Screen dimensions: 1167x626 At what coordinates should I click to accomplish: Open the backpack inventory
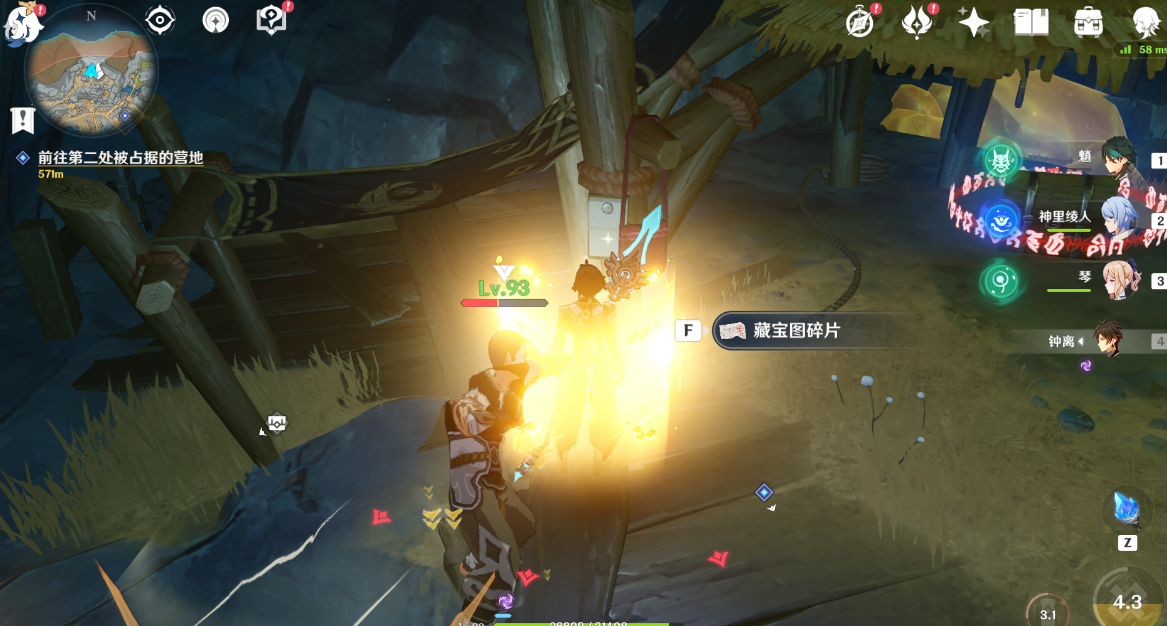(1088, 22)
